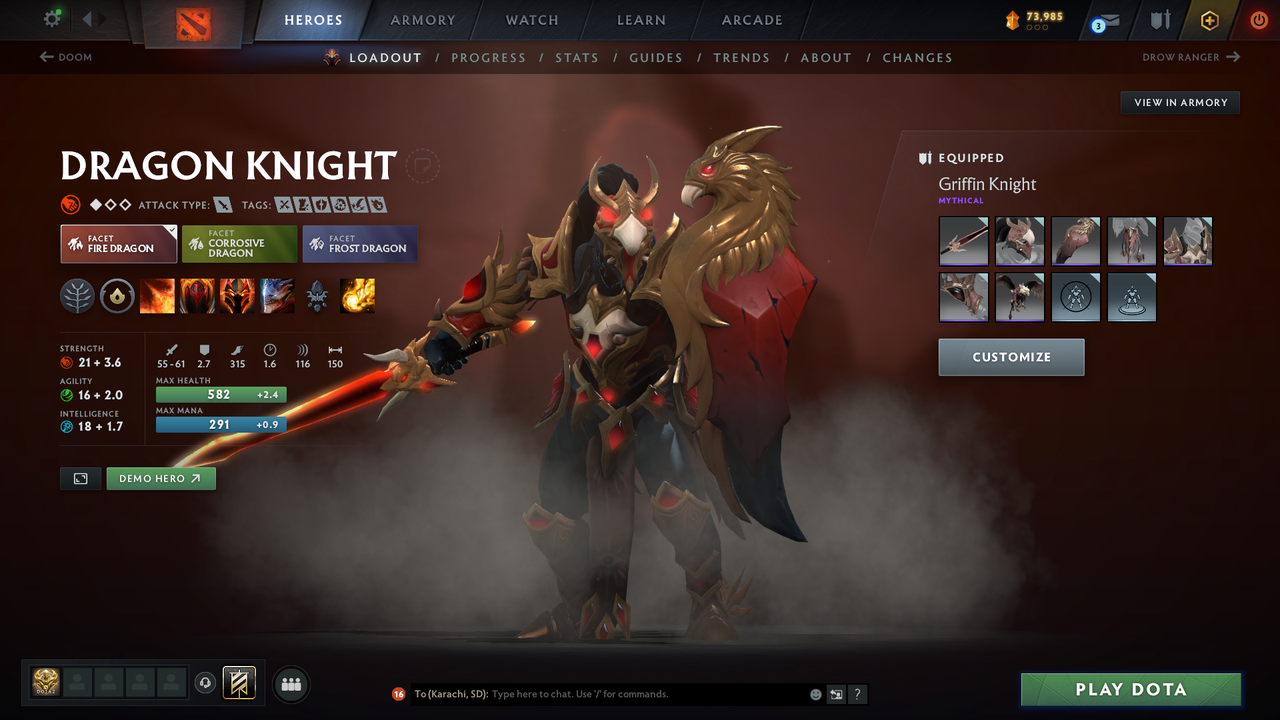The height and width of the screenshot is (720, 1280).
Task: Click the Max Health bar showing 582
Action: (221, 394)
